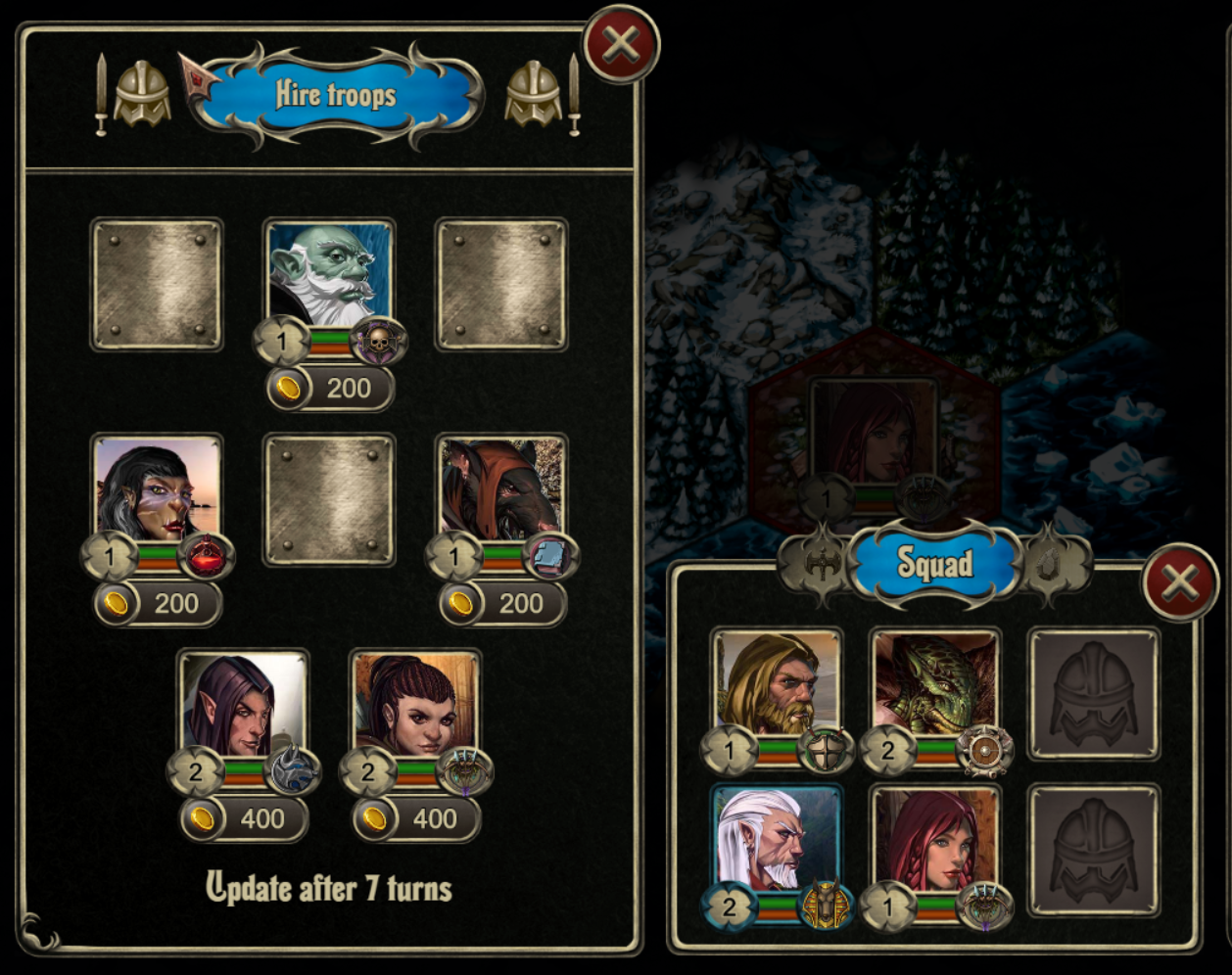This screenshot has width=1232, height=975.
Task: Close the Squad panel
Action: pyautogui.click(x=1180, y=582)
